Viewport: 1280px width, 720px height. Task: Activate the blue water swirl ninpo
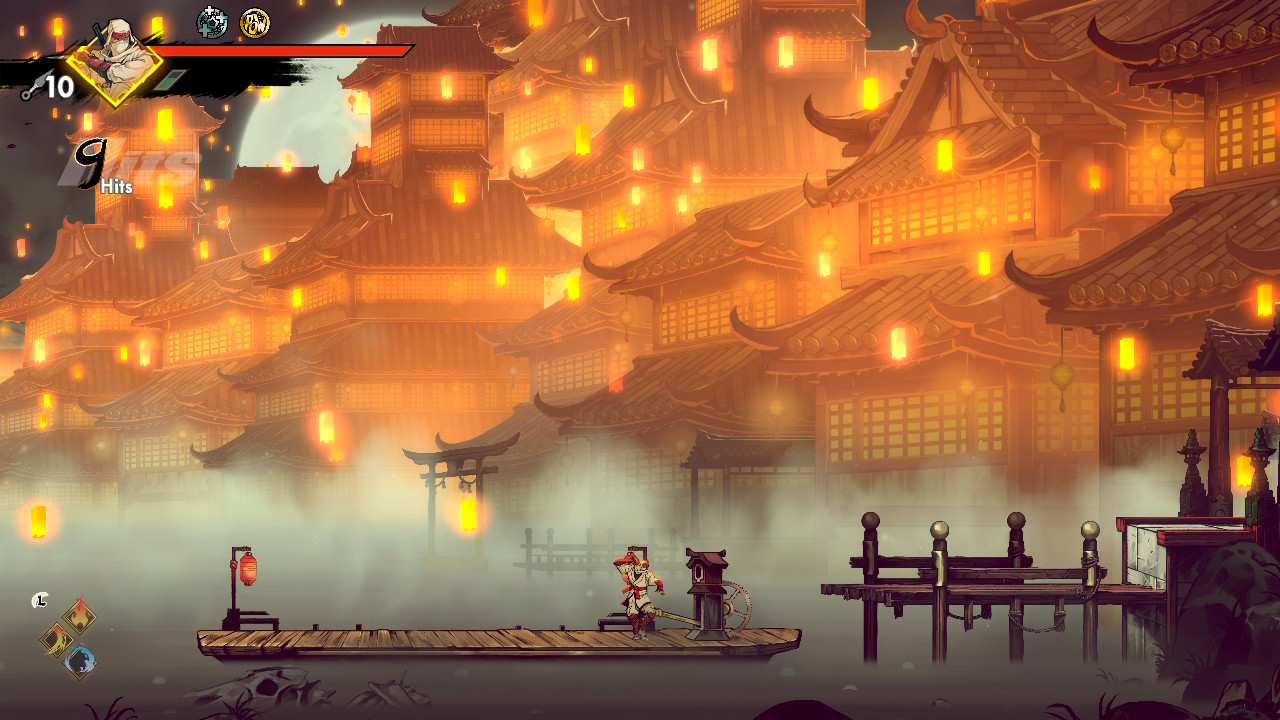coord(80,661)
